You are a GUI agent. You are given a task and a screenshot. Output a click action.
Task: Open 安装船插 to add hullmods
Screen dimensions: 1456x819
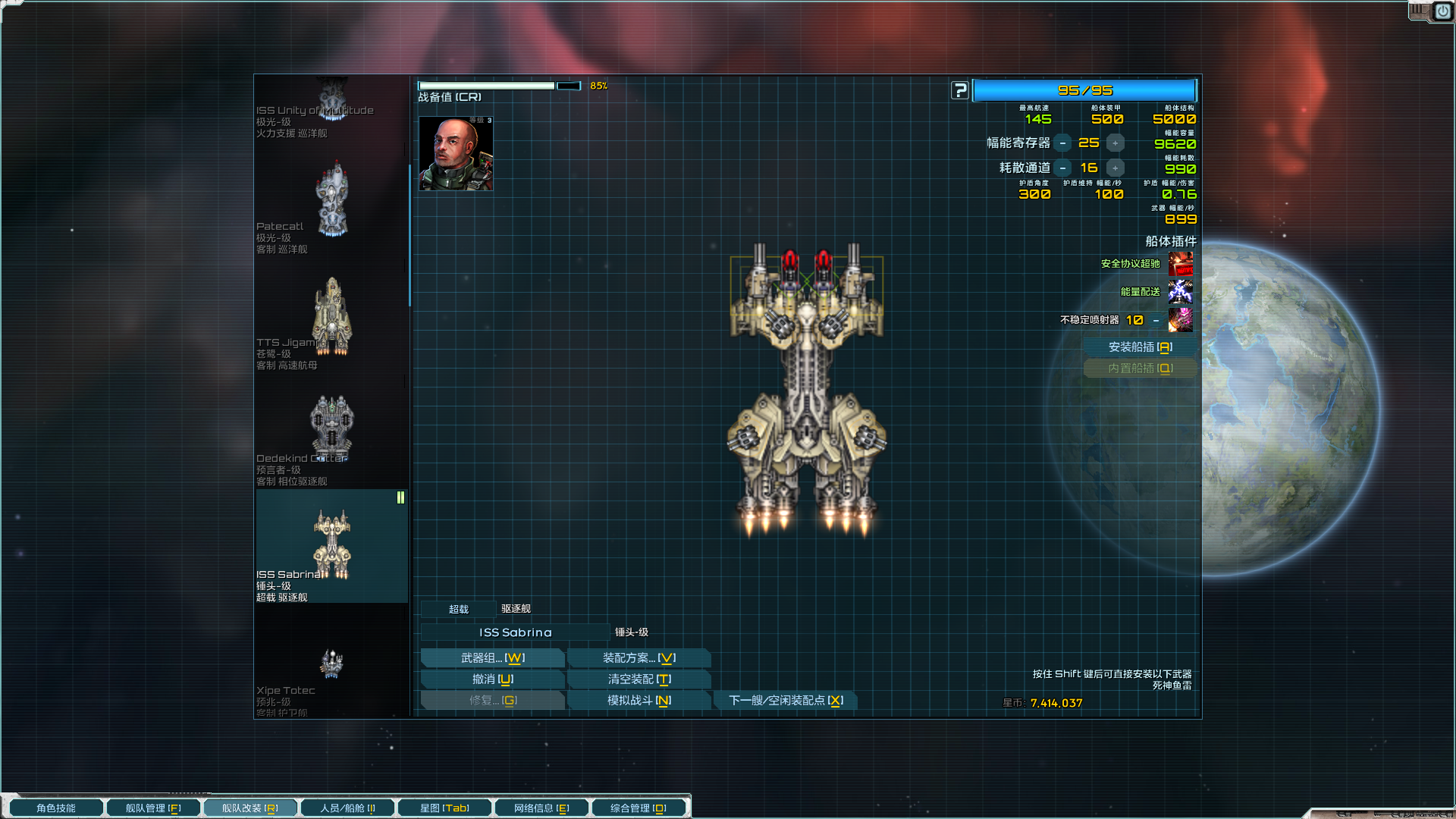1140,347
